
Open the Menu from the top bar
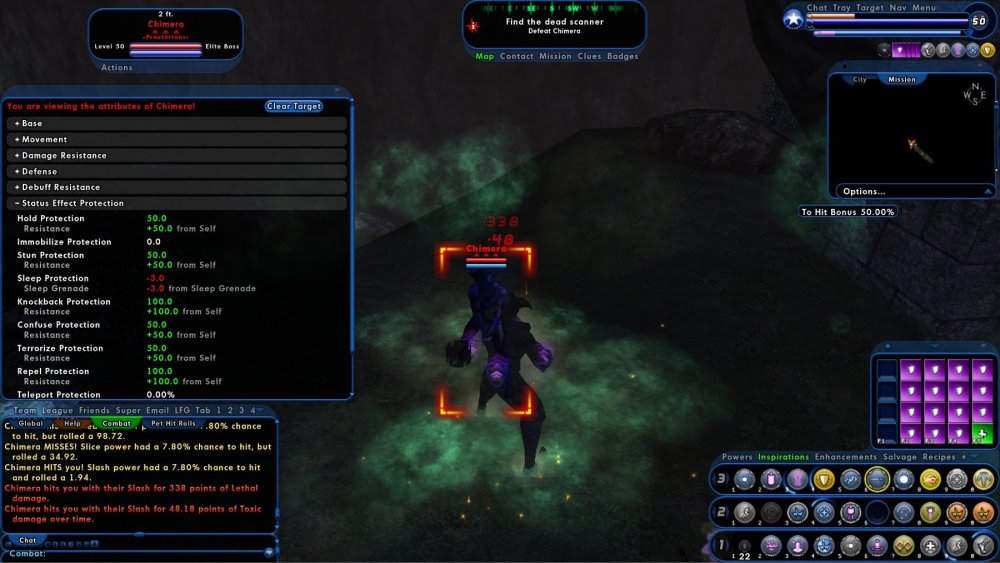[924, 8]
